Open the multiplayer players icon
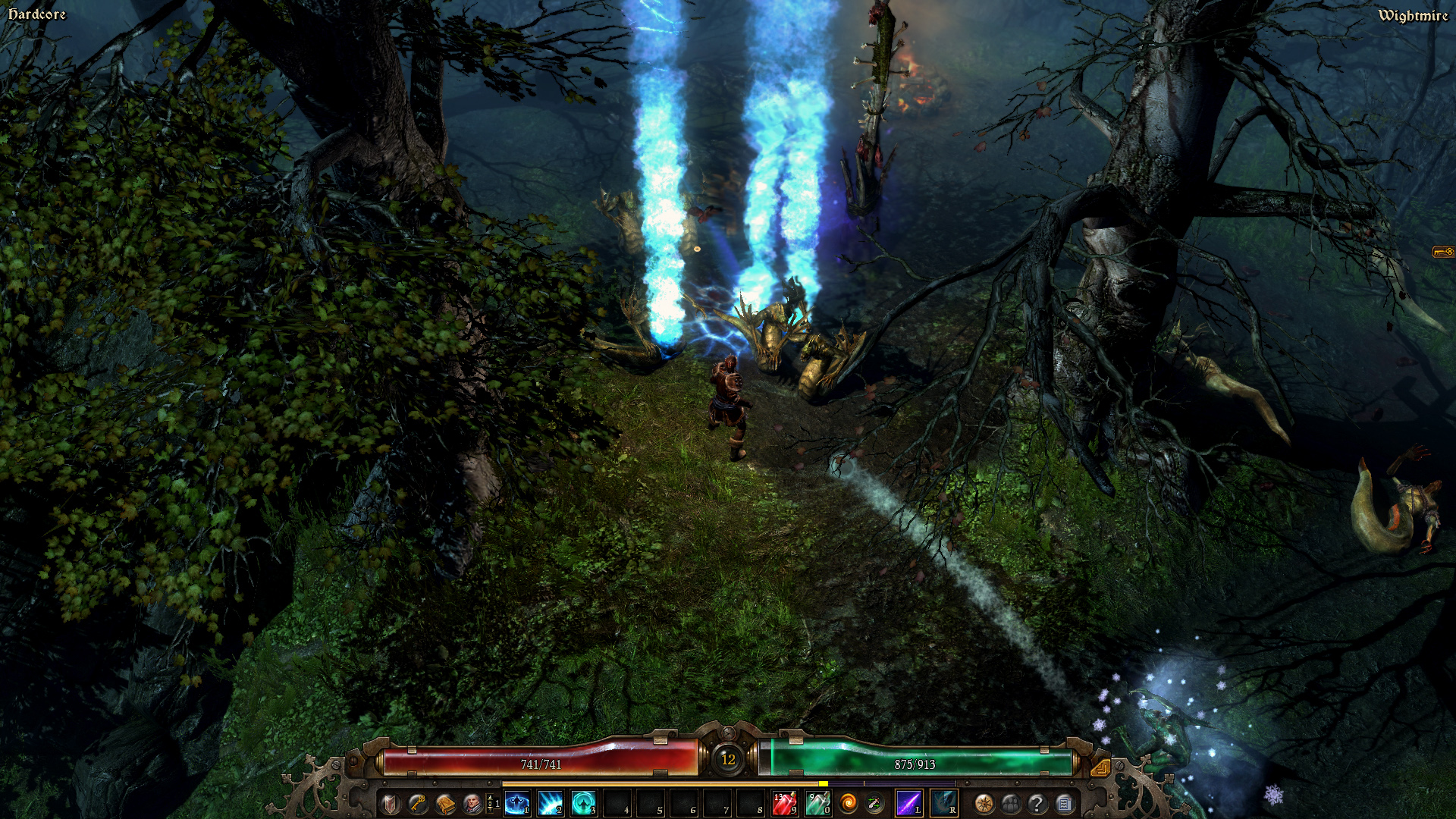Image resolution: width=1456 pixels, height=819 pixels. pyautogui.click(x=1012, y=802)
